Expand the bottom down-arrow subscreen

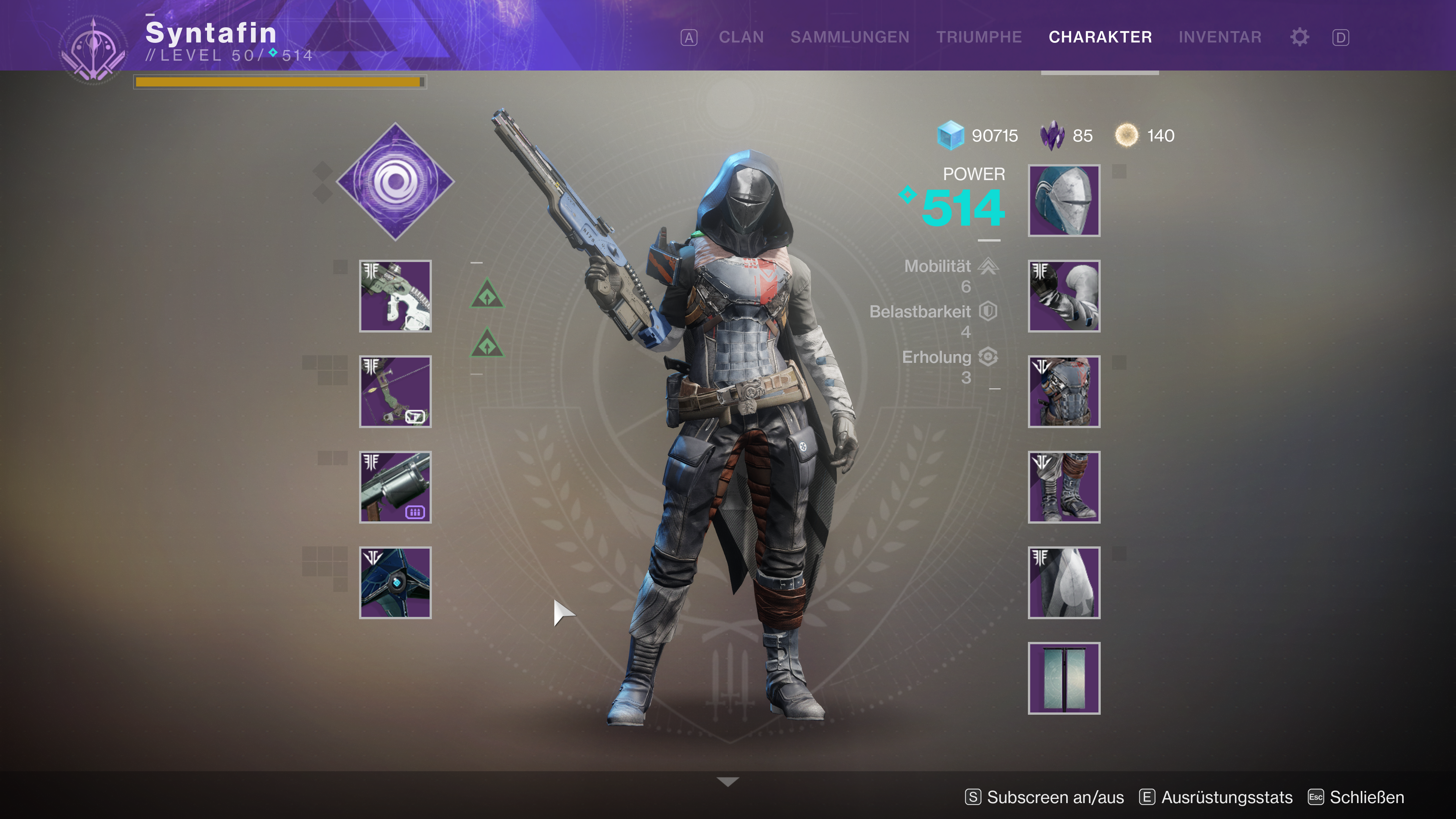[728, 782]
